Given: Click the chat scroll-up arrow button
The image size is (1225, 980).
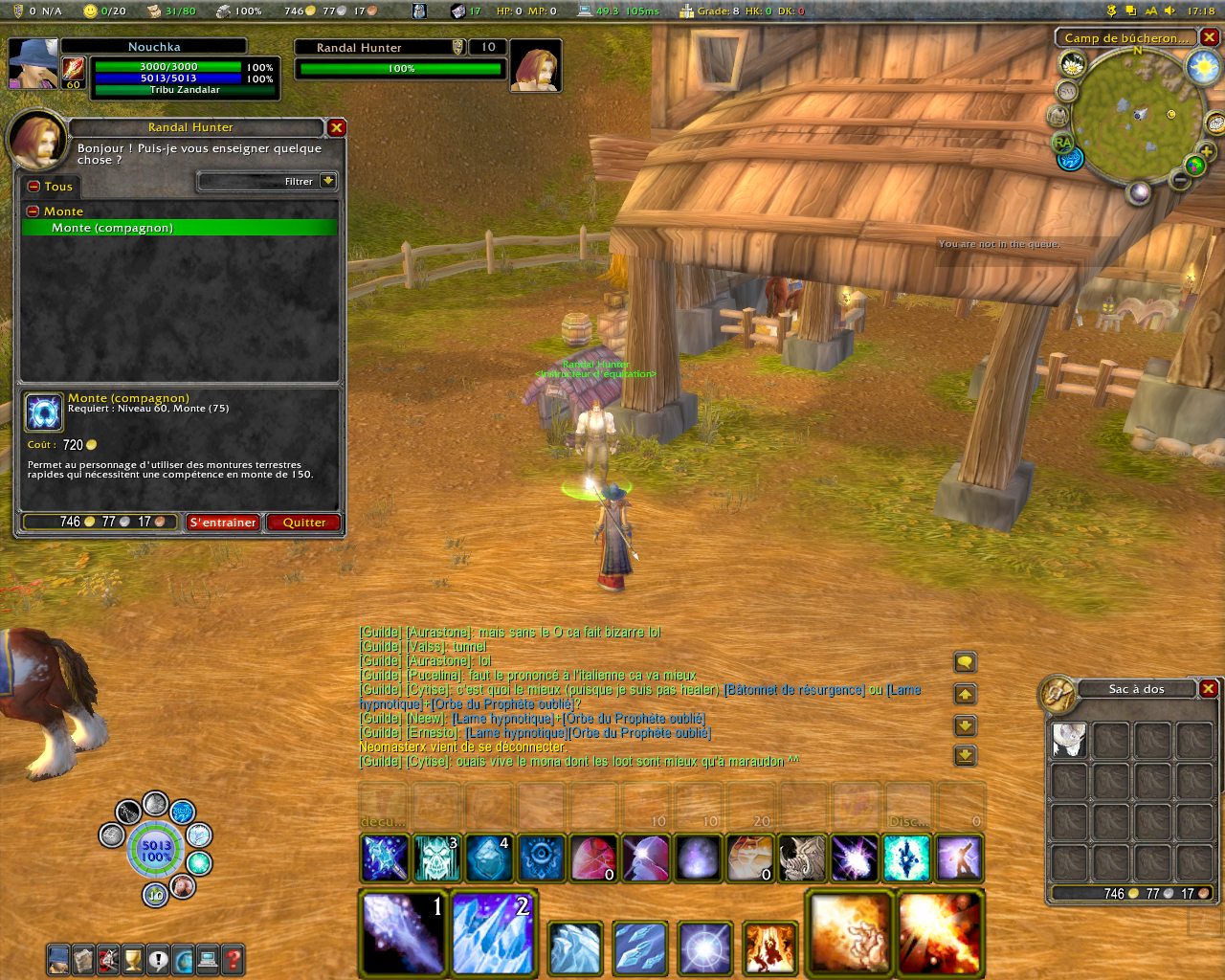Looking at the screenshot, I should pos(965,695).
